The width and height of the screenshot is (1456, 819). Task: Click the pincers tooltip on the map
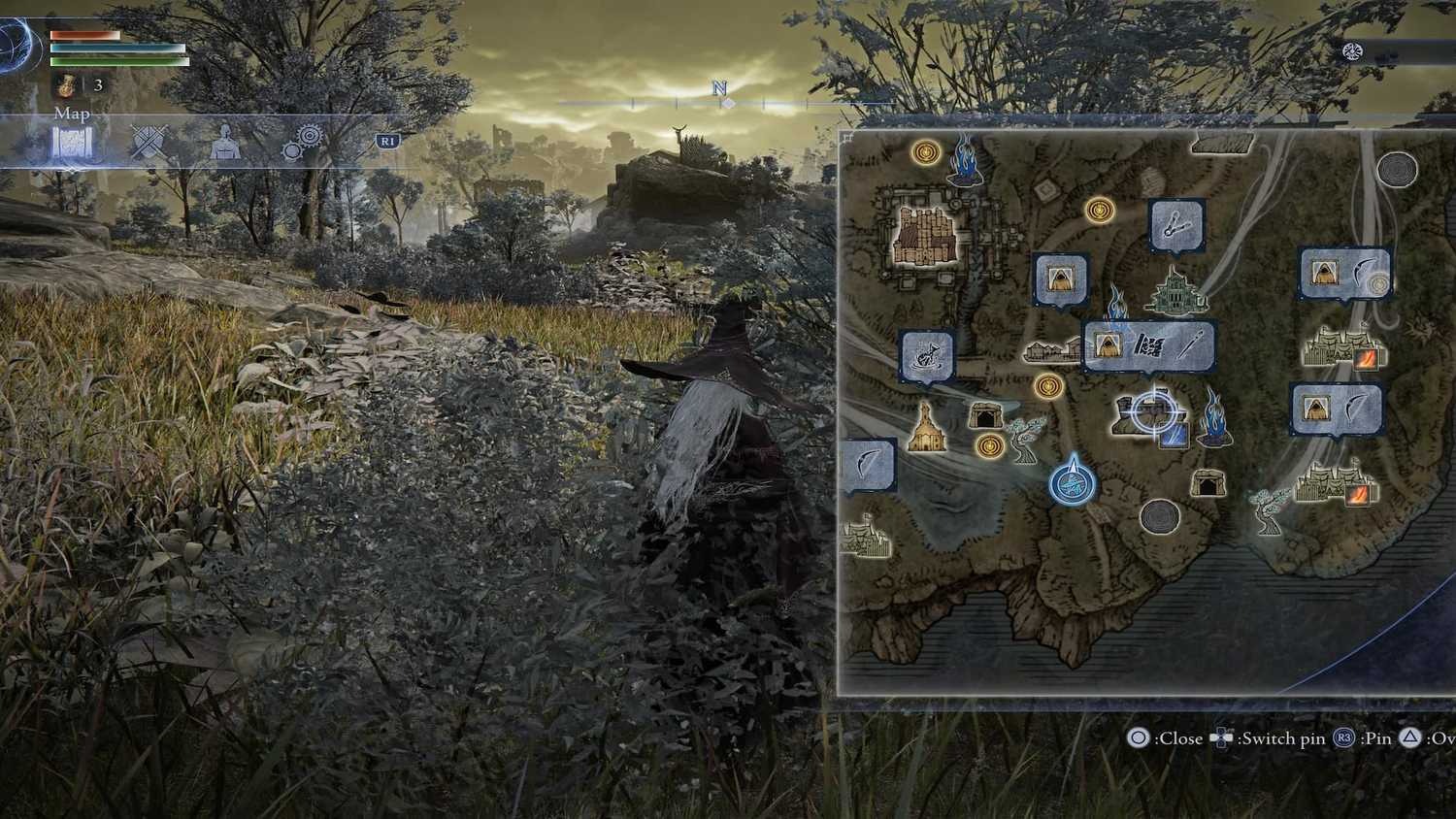(1176, 226)
